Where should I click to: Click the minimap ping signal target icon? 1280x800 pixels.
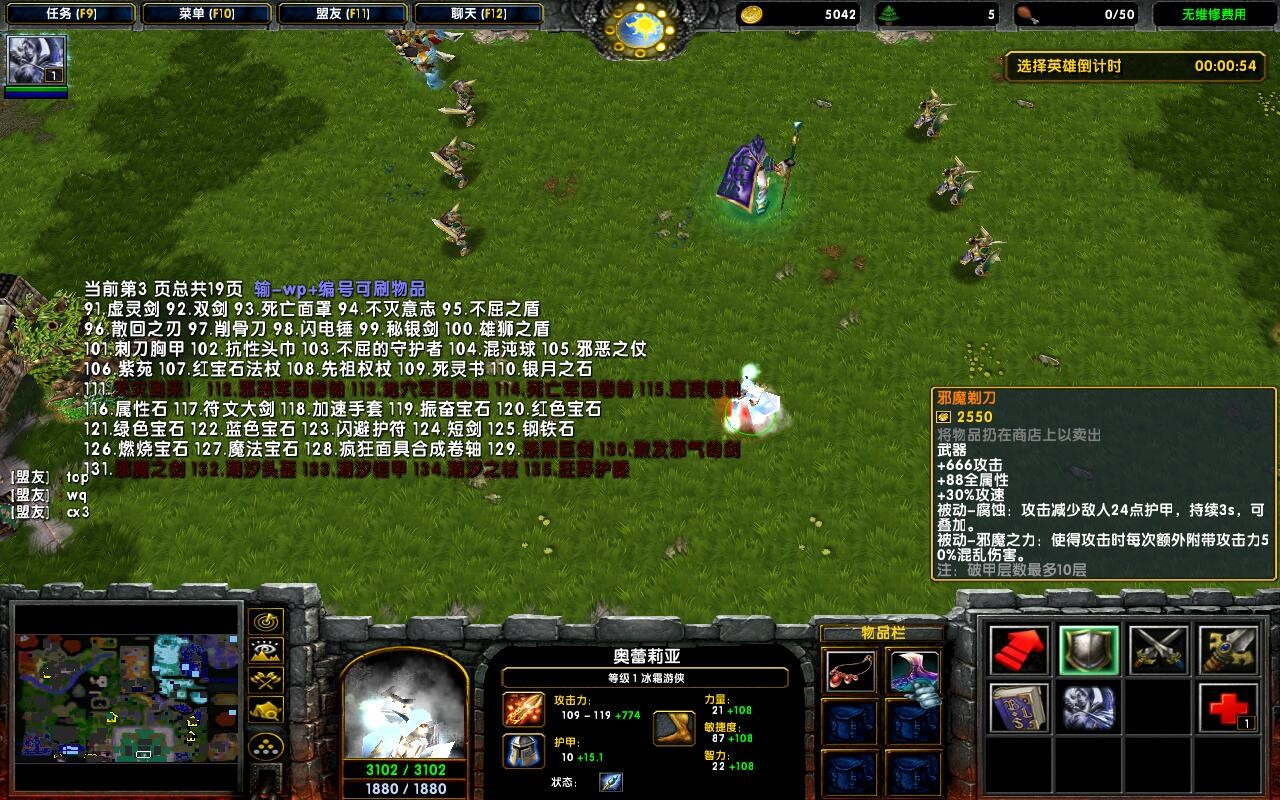pyautogui.click(x=265, y=623)
